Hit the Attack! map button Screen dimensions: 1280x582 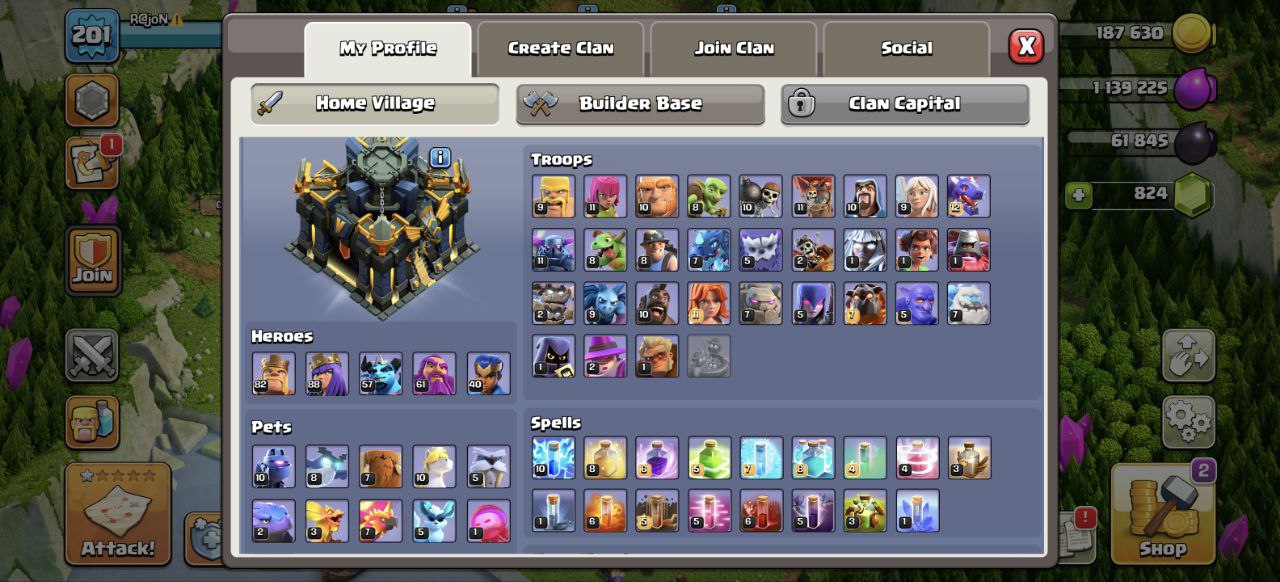tap(118, 515)
